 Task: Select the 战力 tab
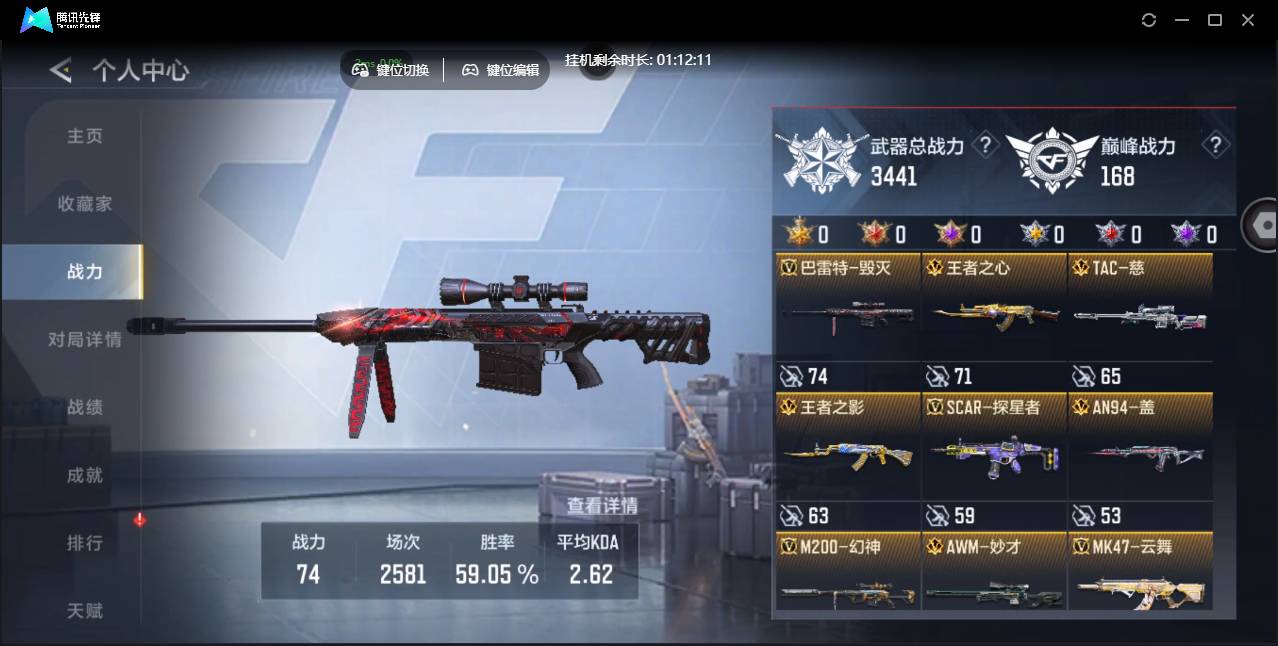85,272
